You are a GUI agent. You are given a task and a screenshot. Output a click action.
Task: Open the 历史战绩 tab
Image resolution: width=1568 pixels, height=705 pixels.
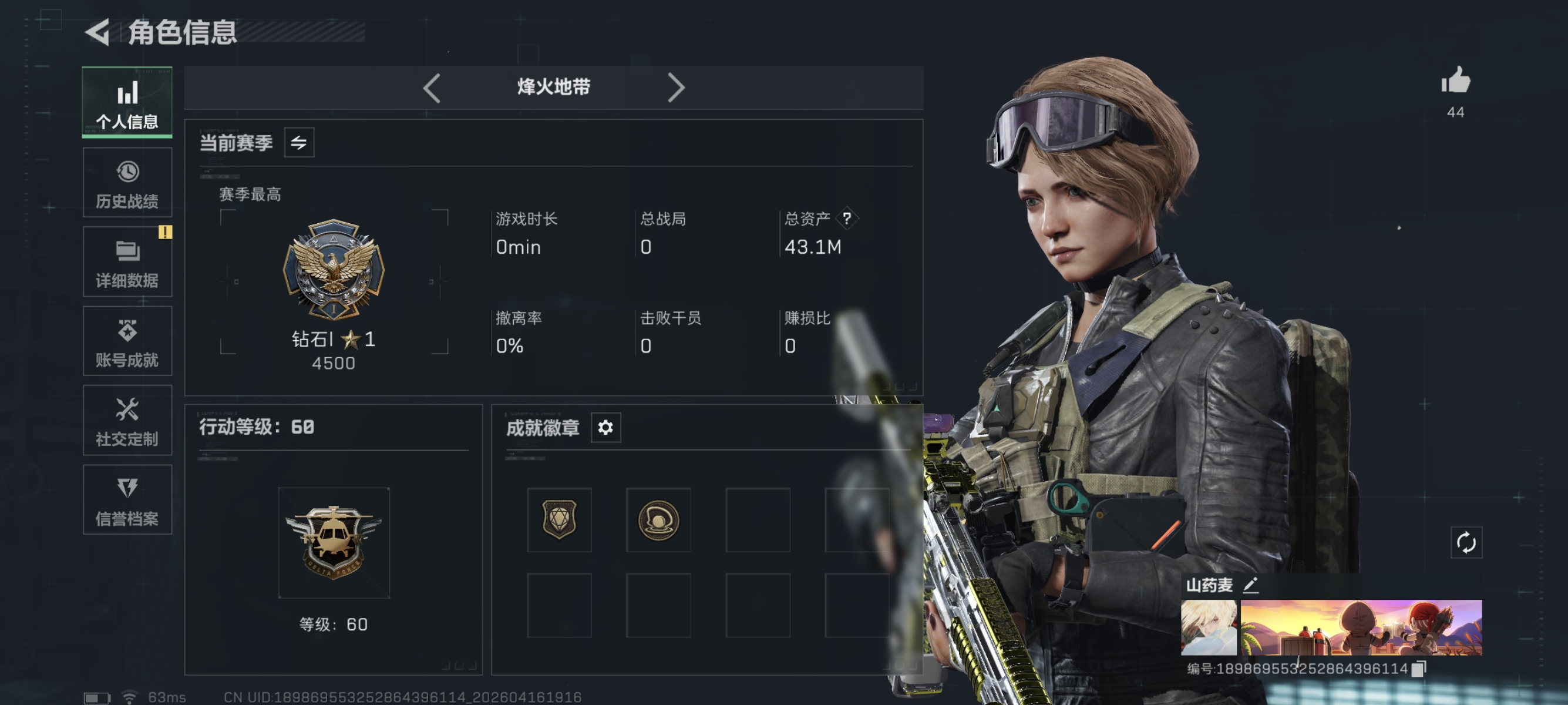127,183
